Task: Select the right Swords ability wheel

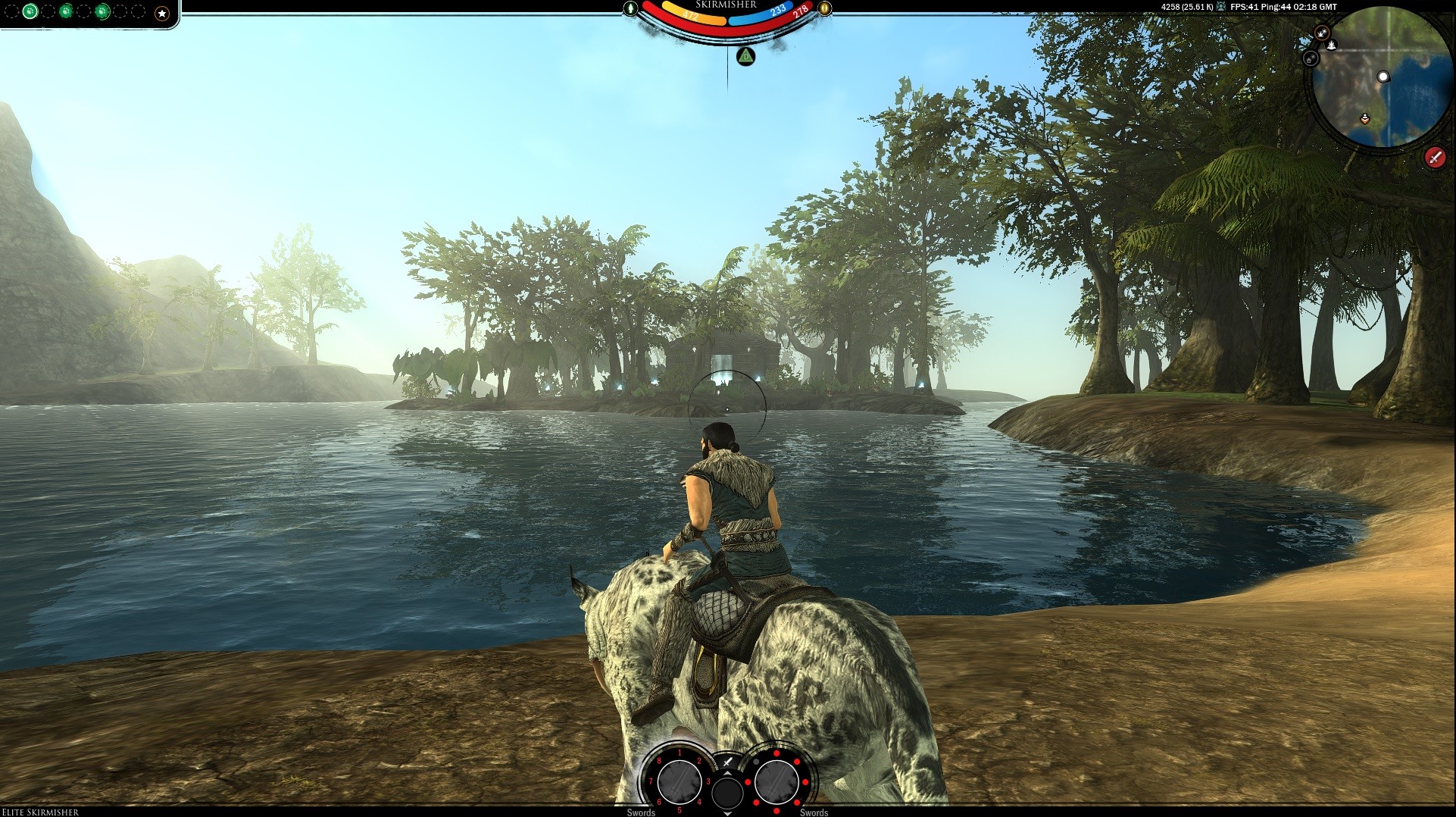Action: [x=776, y=781]
